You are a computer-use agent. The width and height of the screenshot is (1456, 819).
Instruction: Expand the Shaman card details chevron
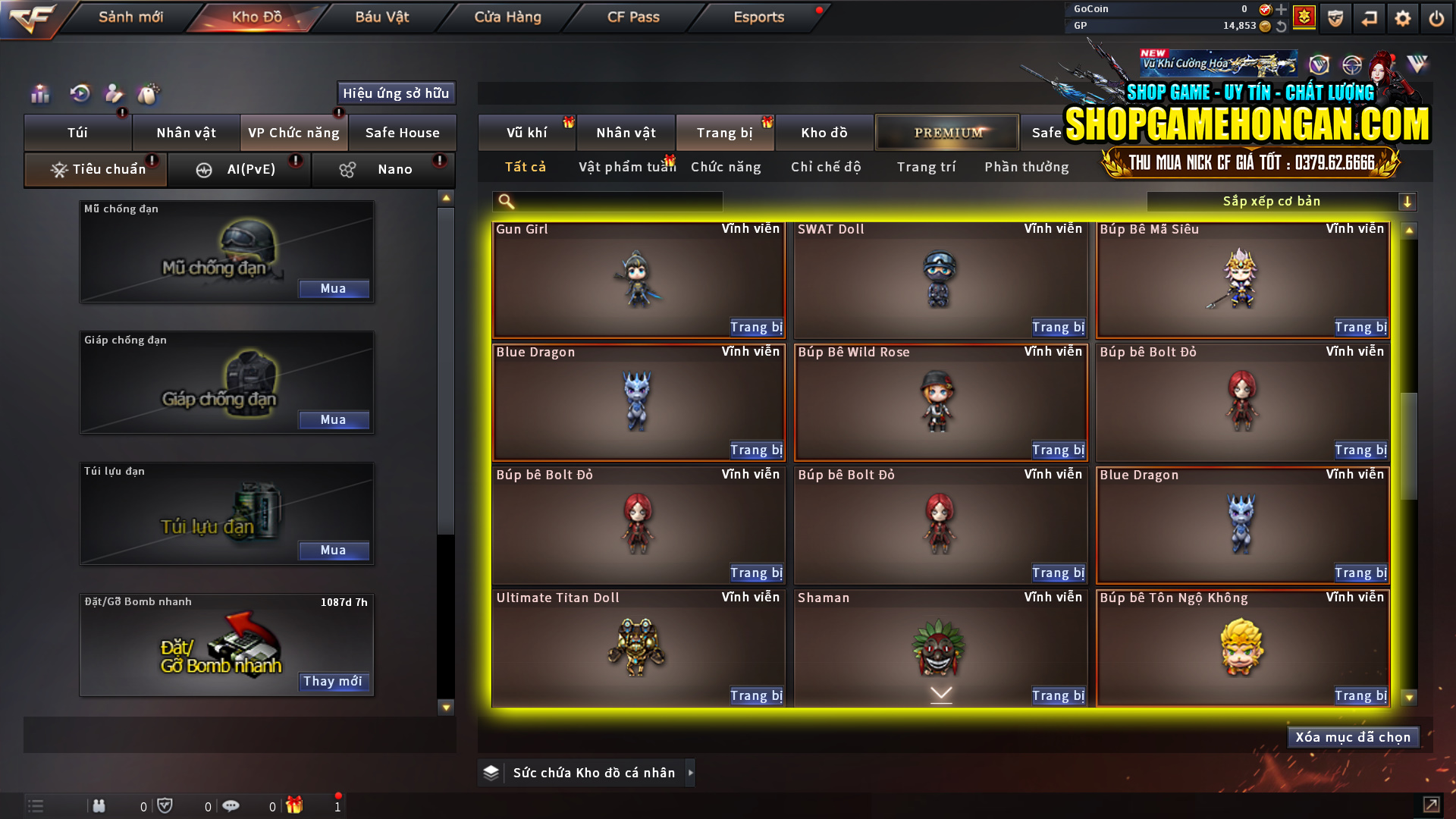[x=940, y=692]
